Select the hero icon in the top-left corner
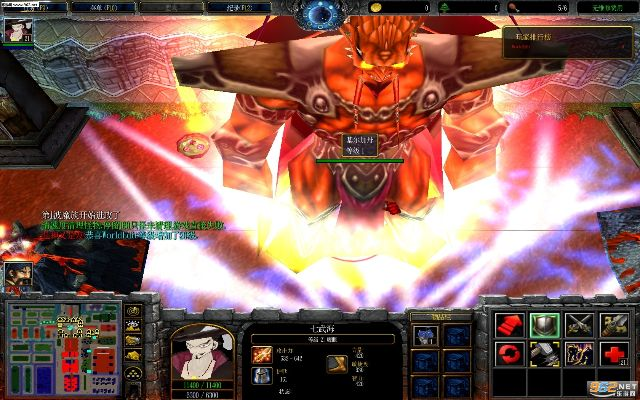 coord(17,31)
